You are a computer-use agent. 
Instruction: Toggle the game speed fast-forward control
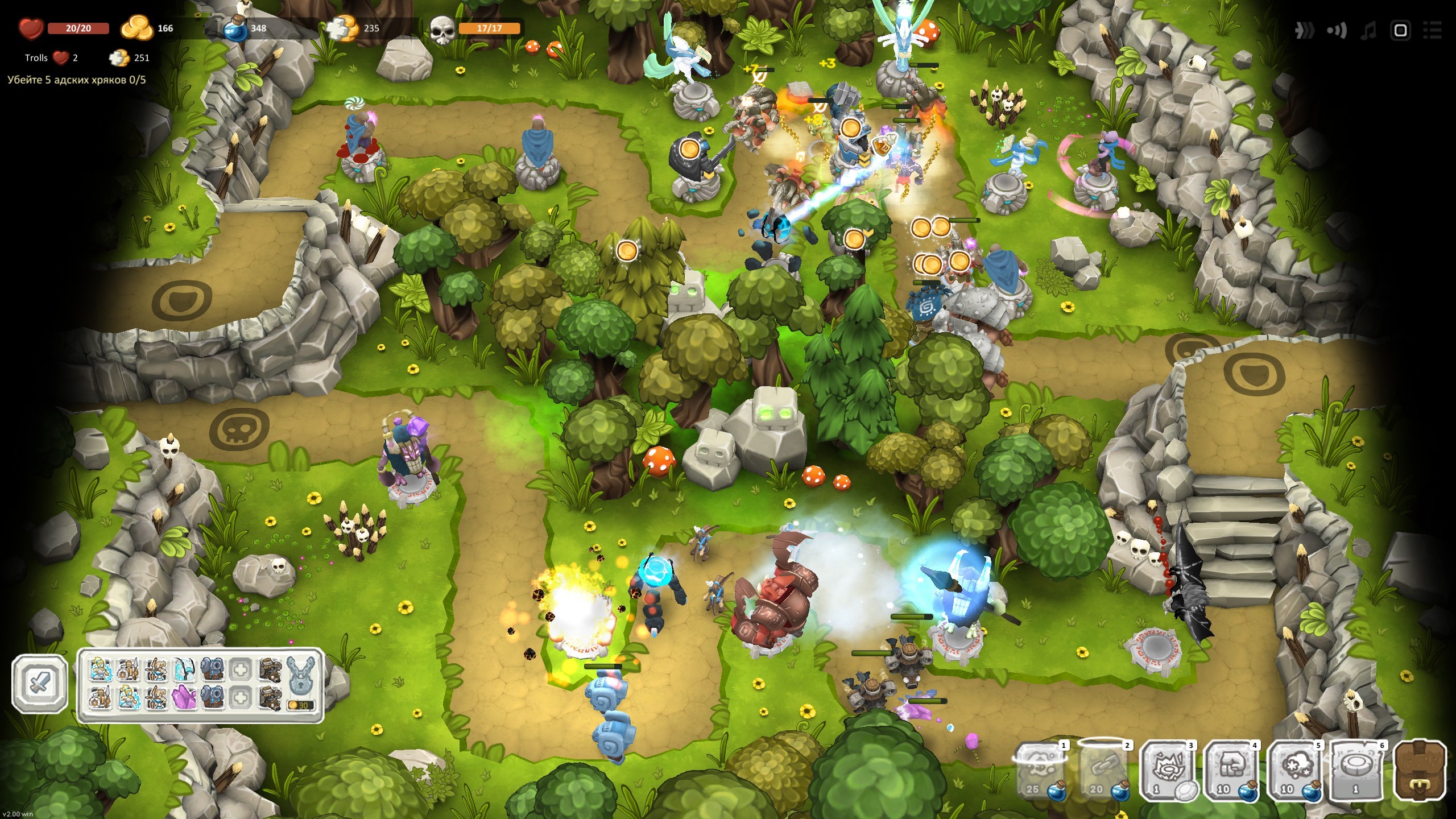[1304, 31]
